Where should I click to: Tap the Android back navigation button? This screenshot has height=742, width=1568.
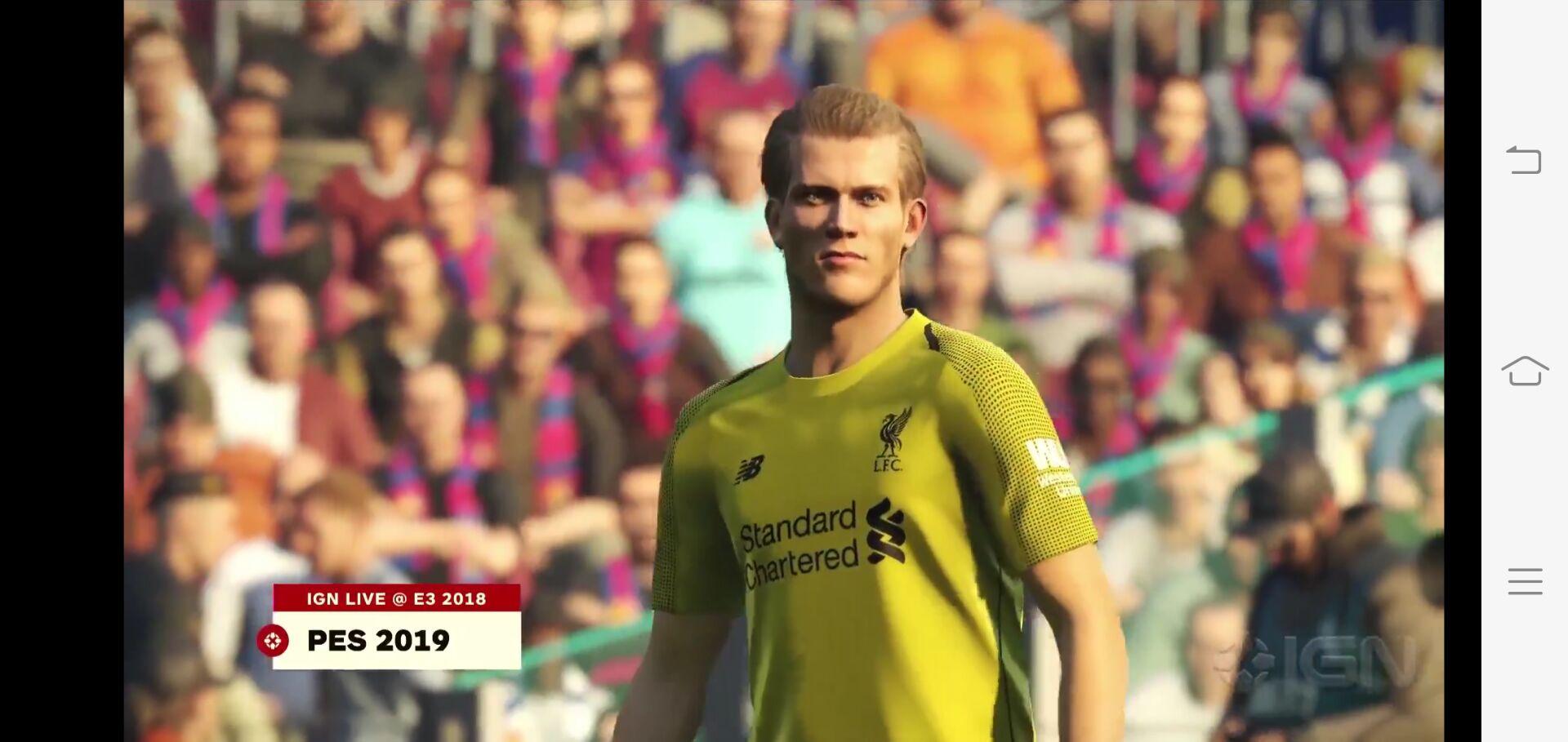coord(1524,160)
